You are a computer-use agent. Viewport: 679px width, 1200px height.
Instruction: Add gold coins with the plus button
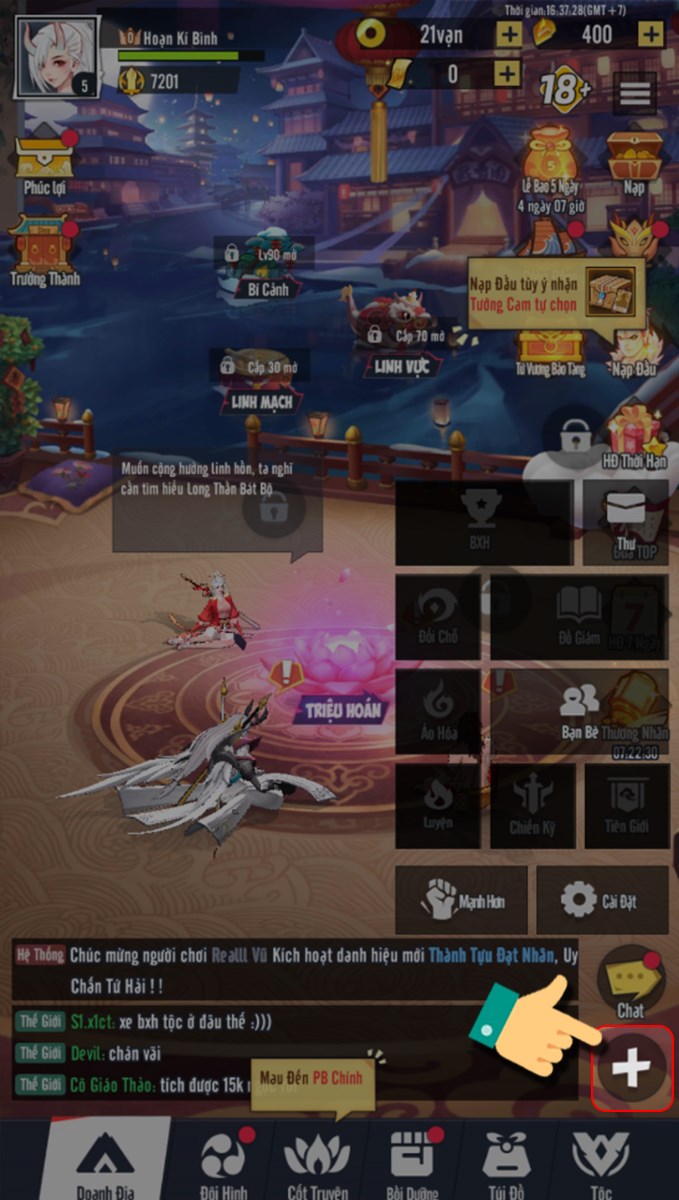click(509, 34)
